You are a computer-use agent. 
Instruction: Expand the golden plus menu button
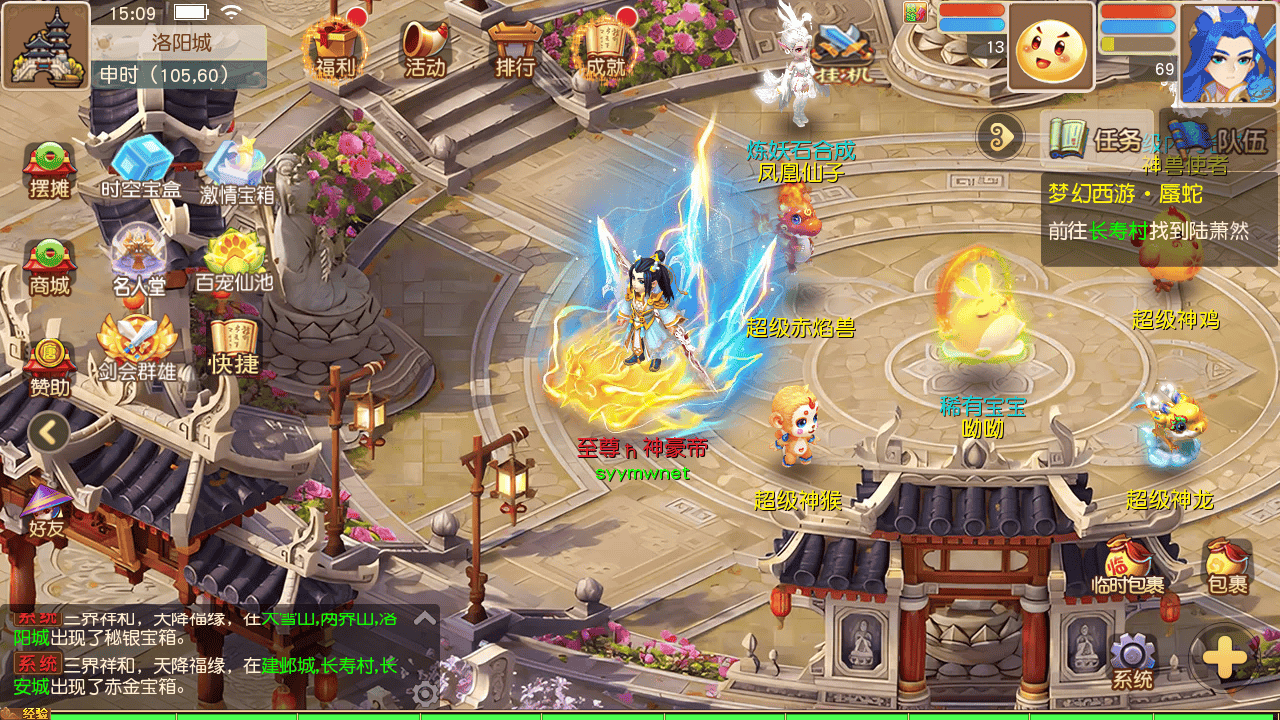coord(1224,658)
